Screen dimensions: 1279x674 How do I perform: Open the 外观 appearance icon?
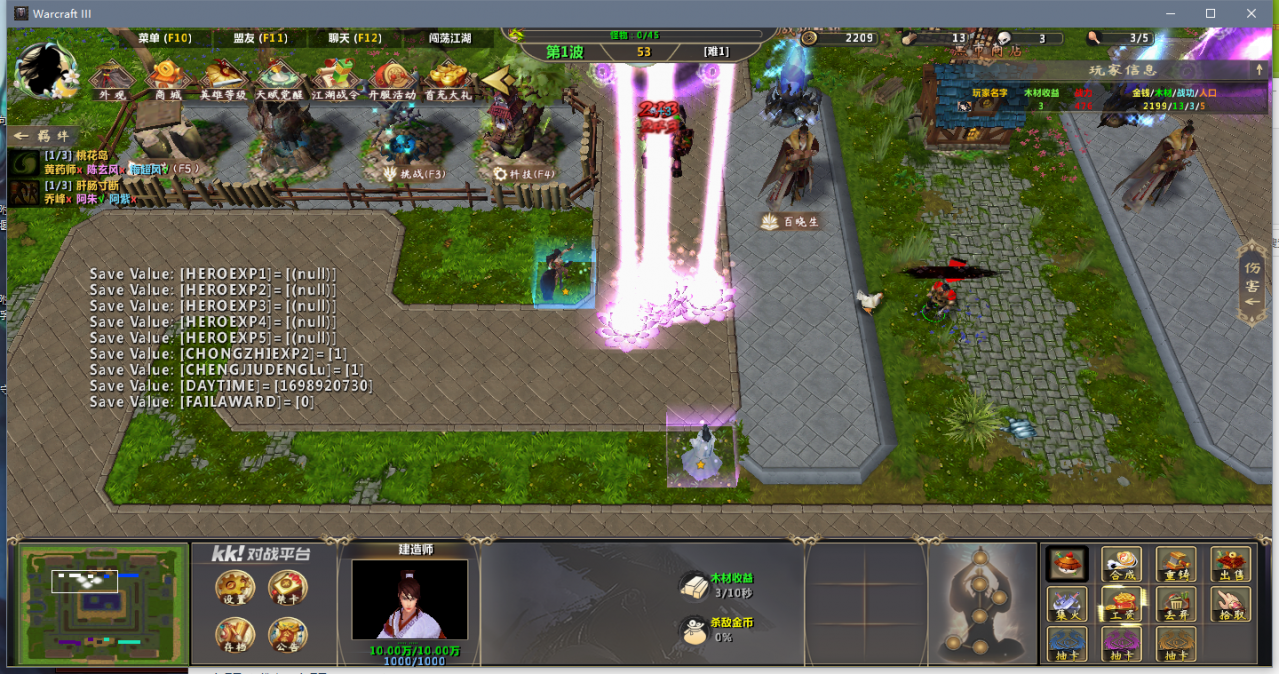tap(112, 80)
